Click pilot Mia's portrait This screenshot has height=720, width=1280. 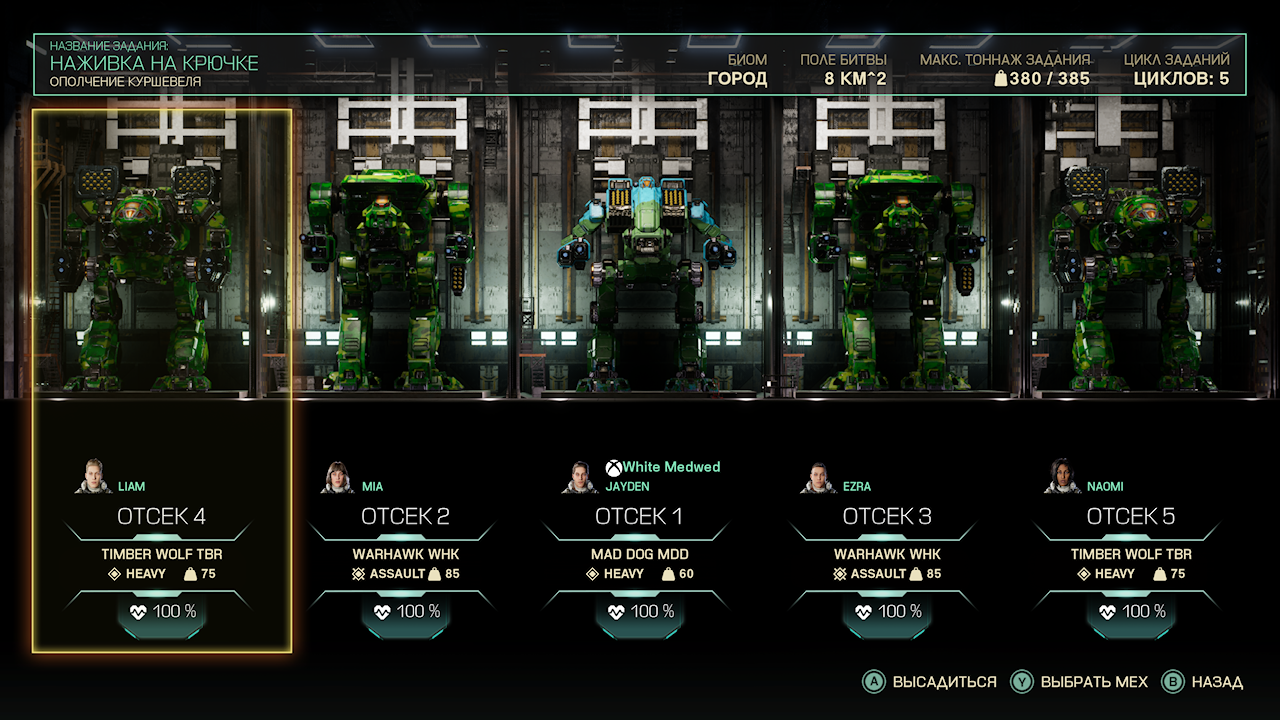coord(338,478)
